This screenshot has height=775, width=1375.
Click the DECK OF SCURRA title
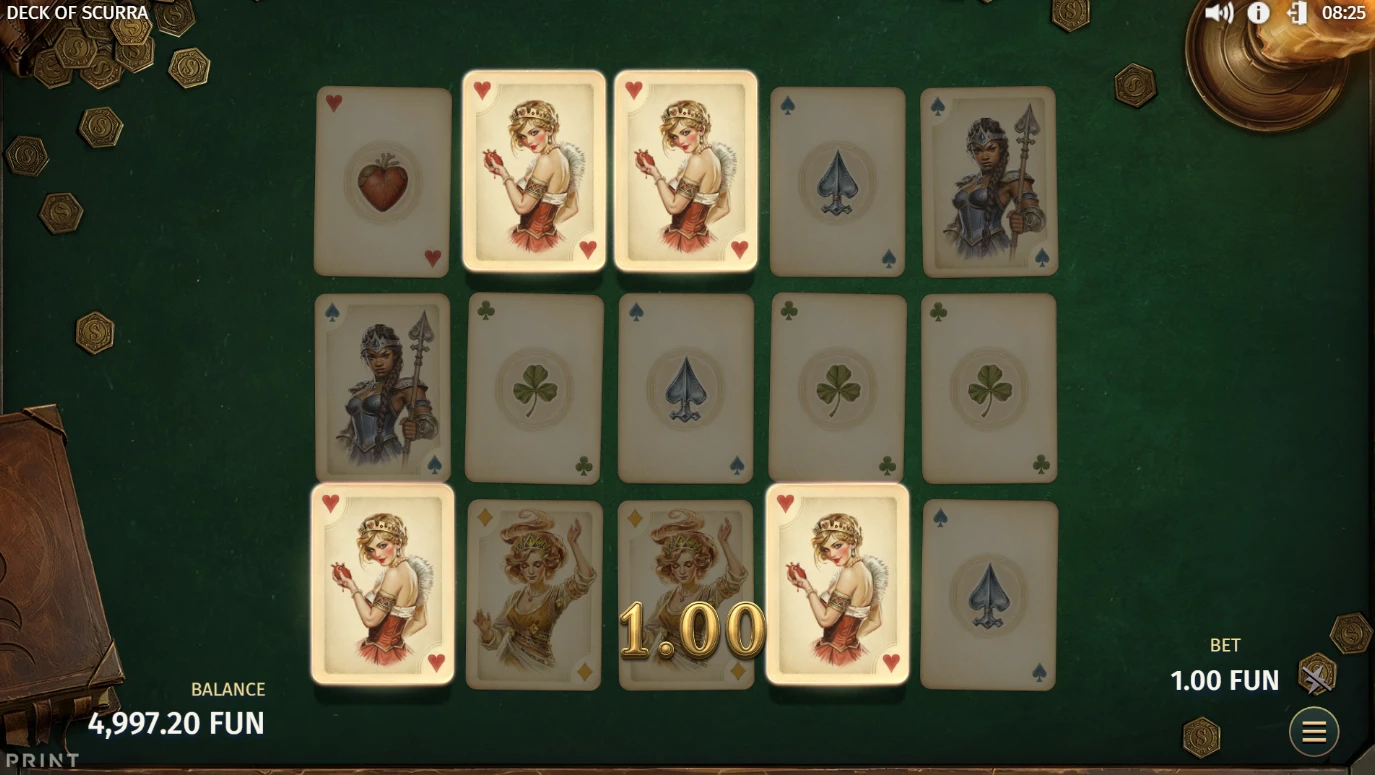tap(74, 12)
